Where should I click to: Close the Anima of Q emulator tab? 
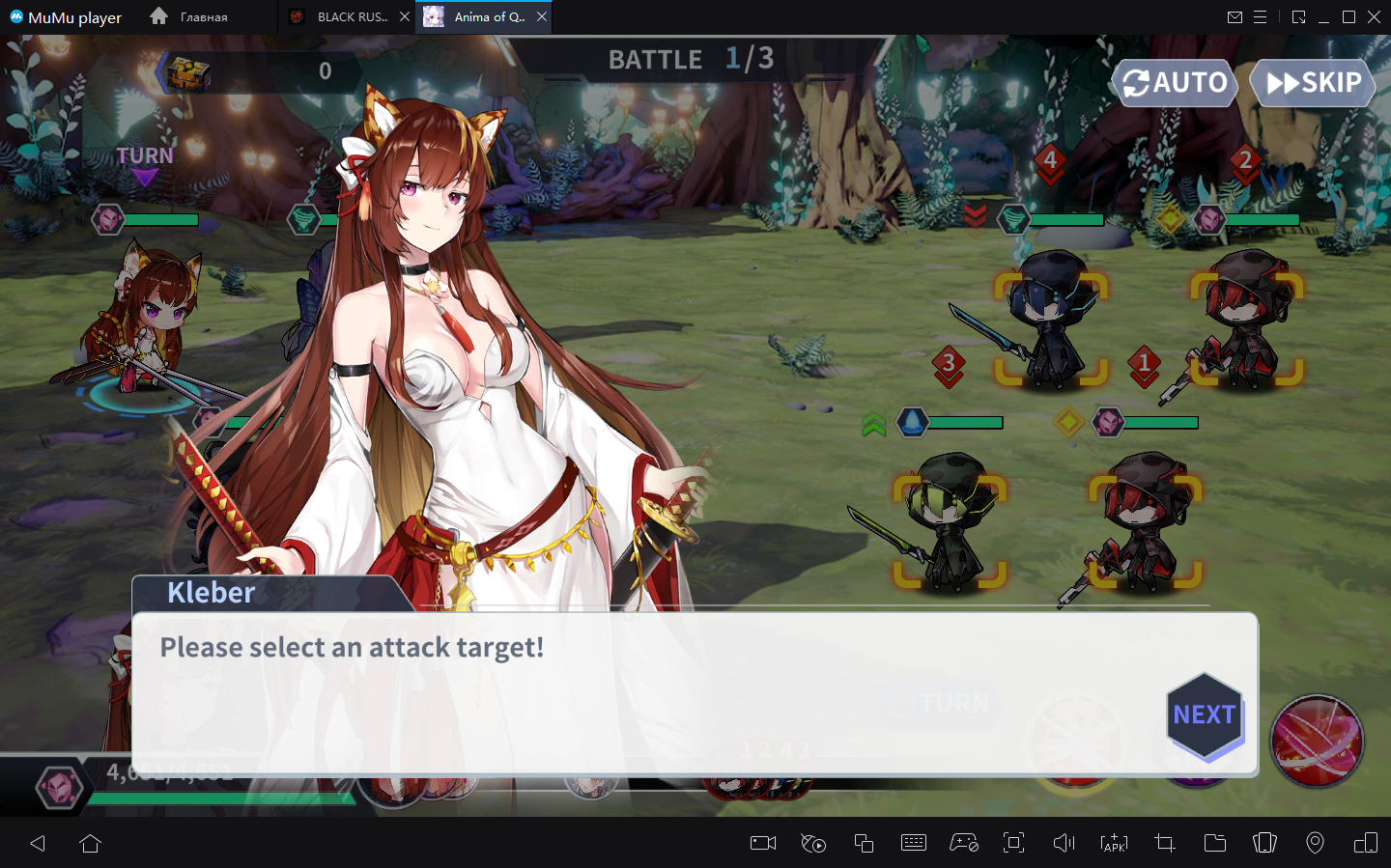(542, 16)
